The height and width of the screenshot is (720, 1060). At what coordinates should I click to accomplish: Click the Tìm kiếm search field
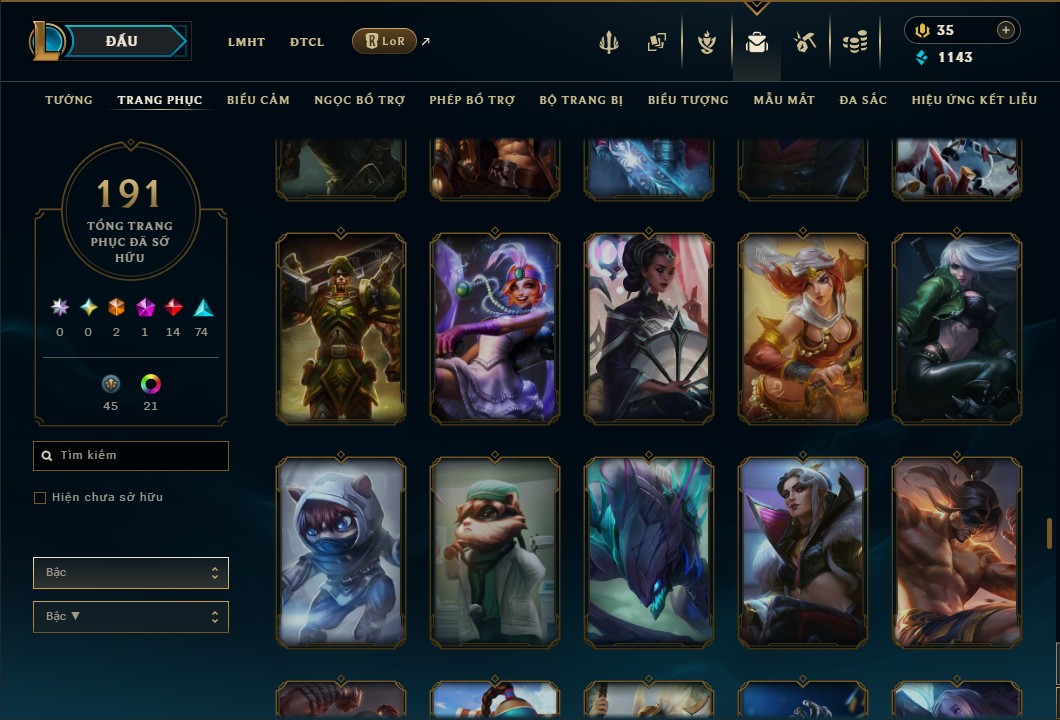(131, 456)
